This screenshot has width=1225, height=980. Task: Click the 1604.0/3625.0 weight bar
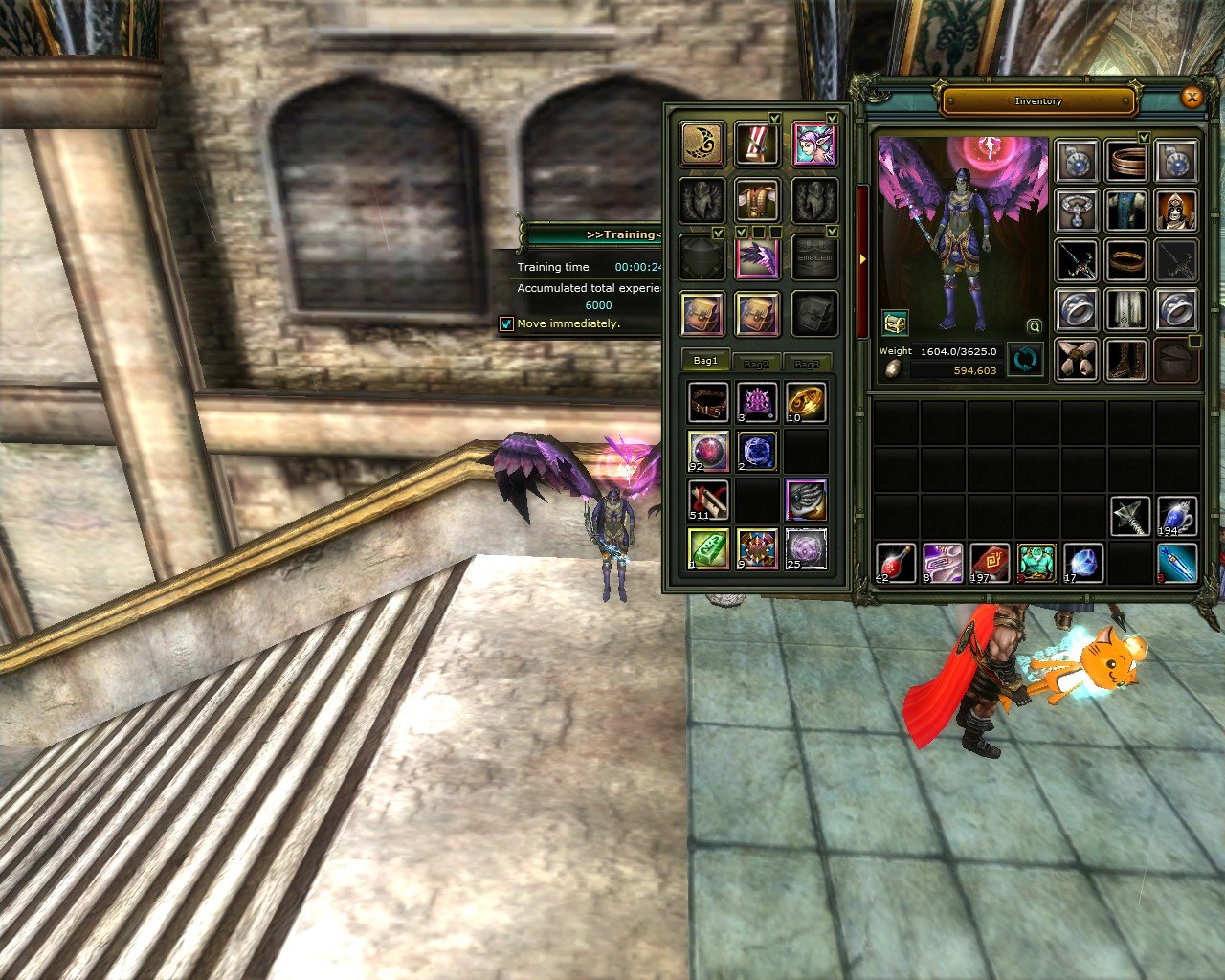click(957, 351)
